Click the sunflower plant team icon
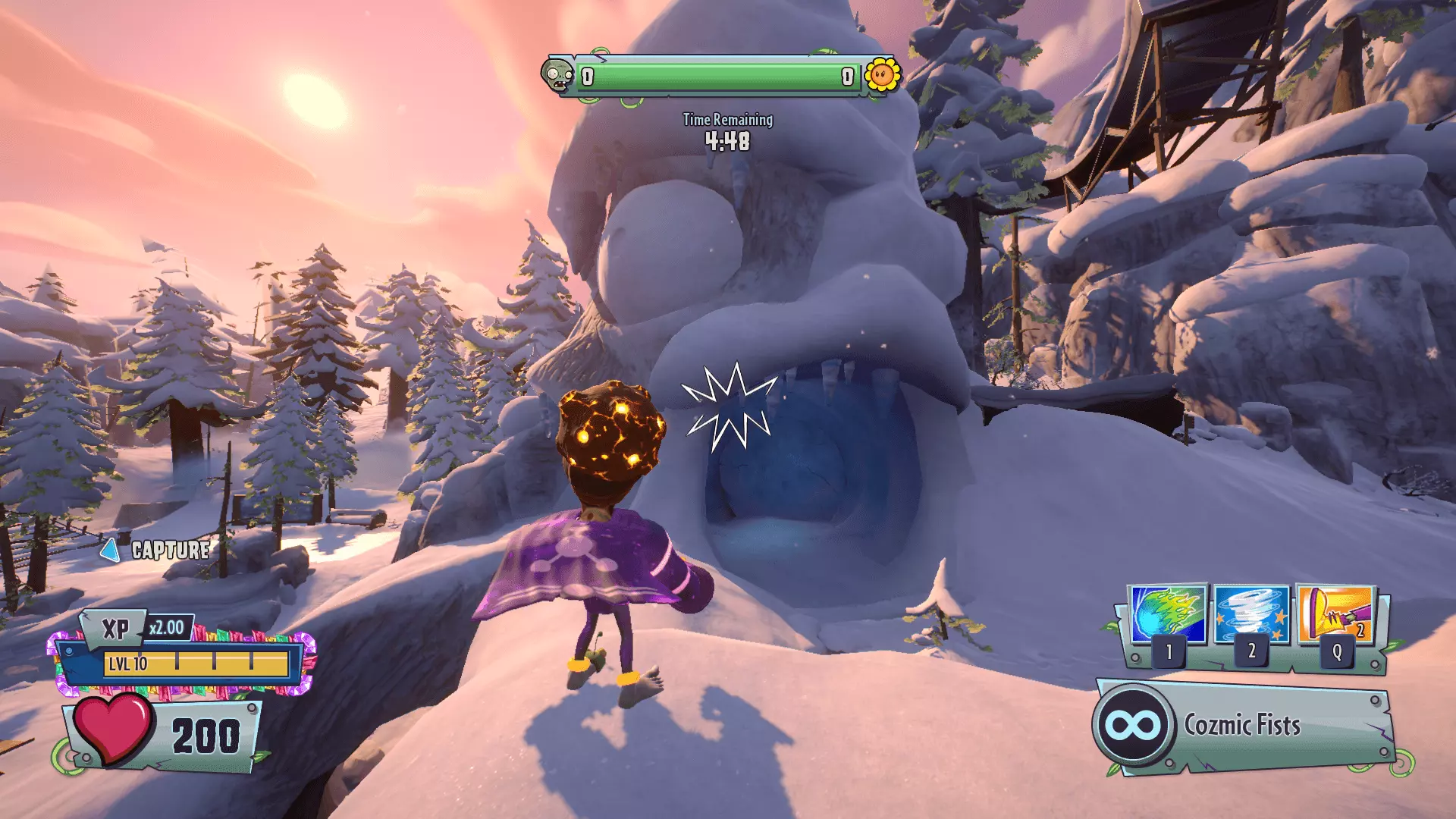The height and width of the screenshot is (819, 1456). point(882,75)
